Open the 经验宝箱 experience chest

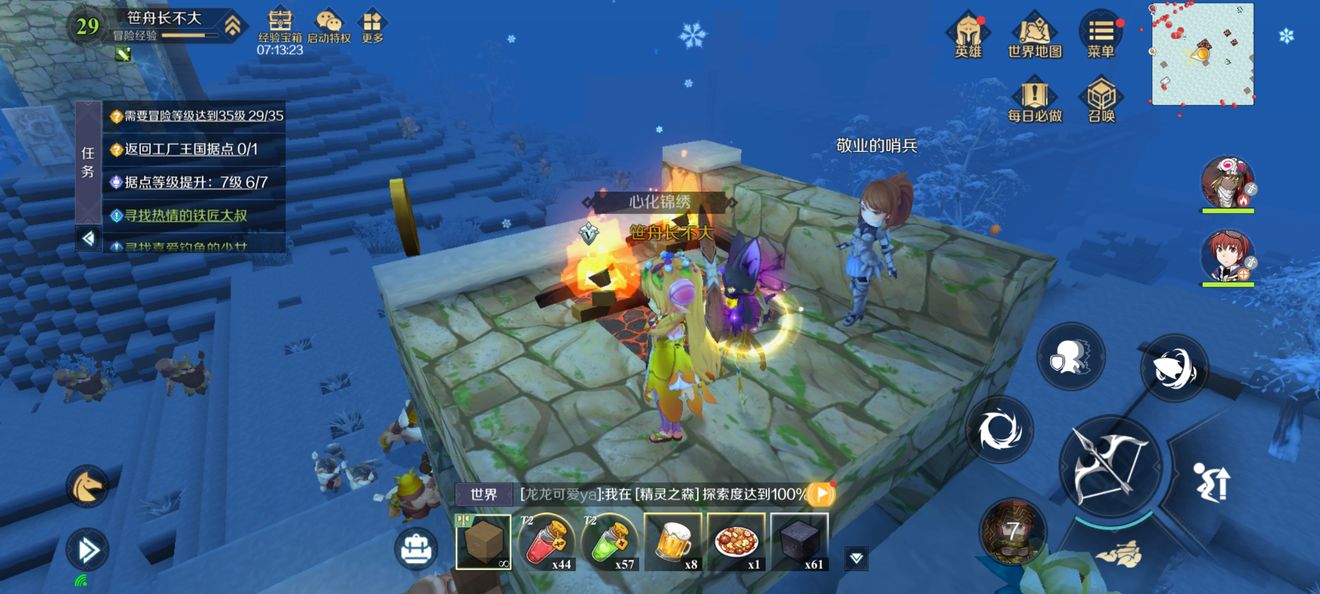pos(280,26)
